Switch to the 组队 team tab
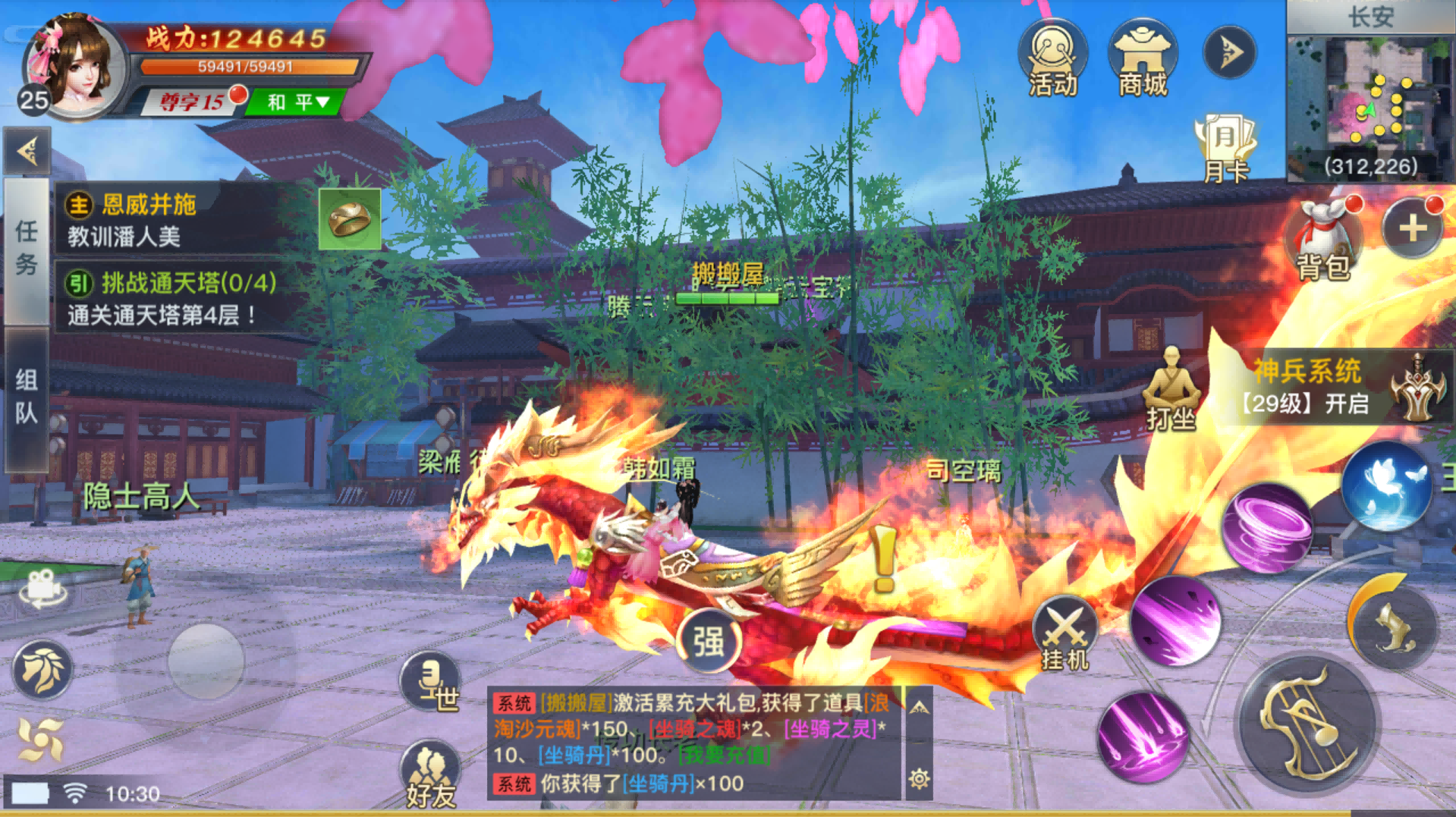This screenshot has height=817, width=1456. click(27, 398)
